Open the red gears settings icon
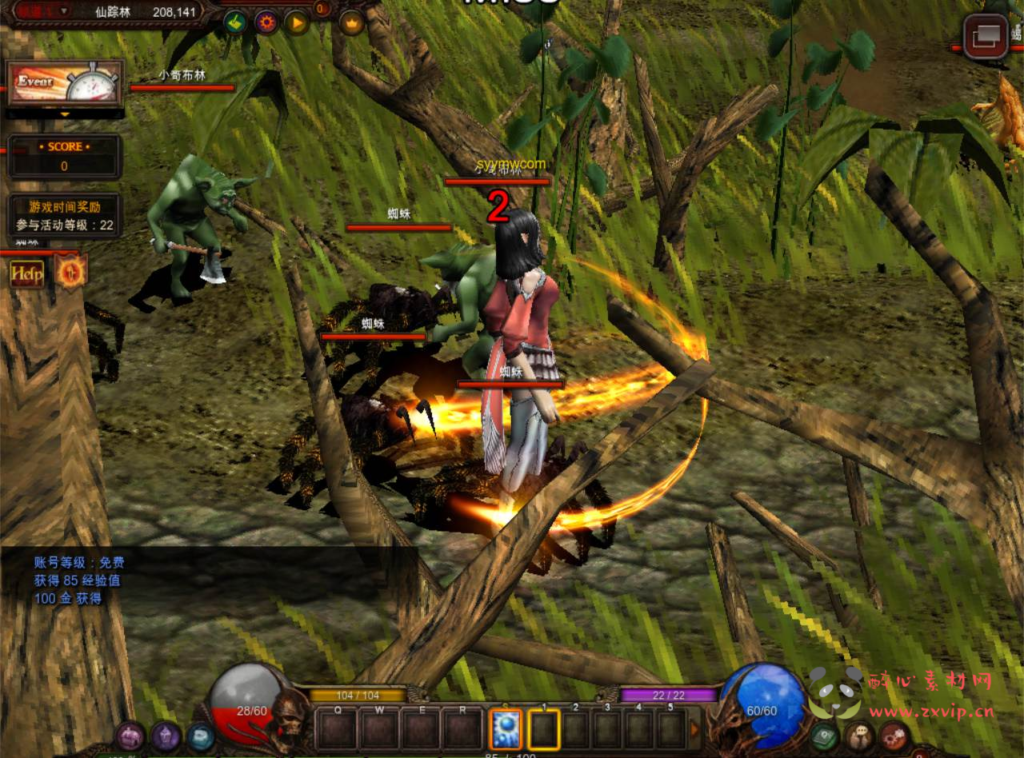The image size is (1024, 758). pos(894,738)
